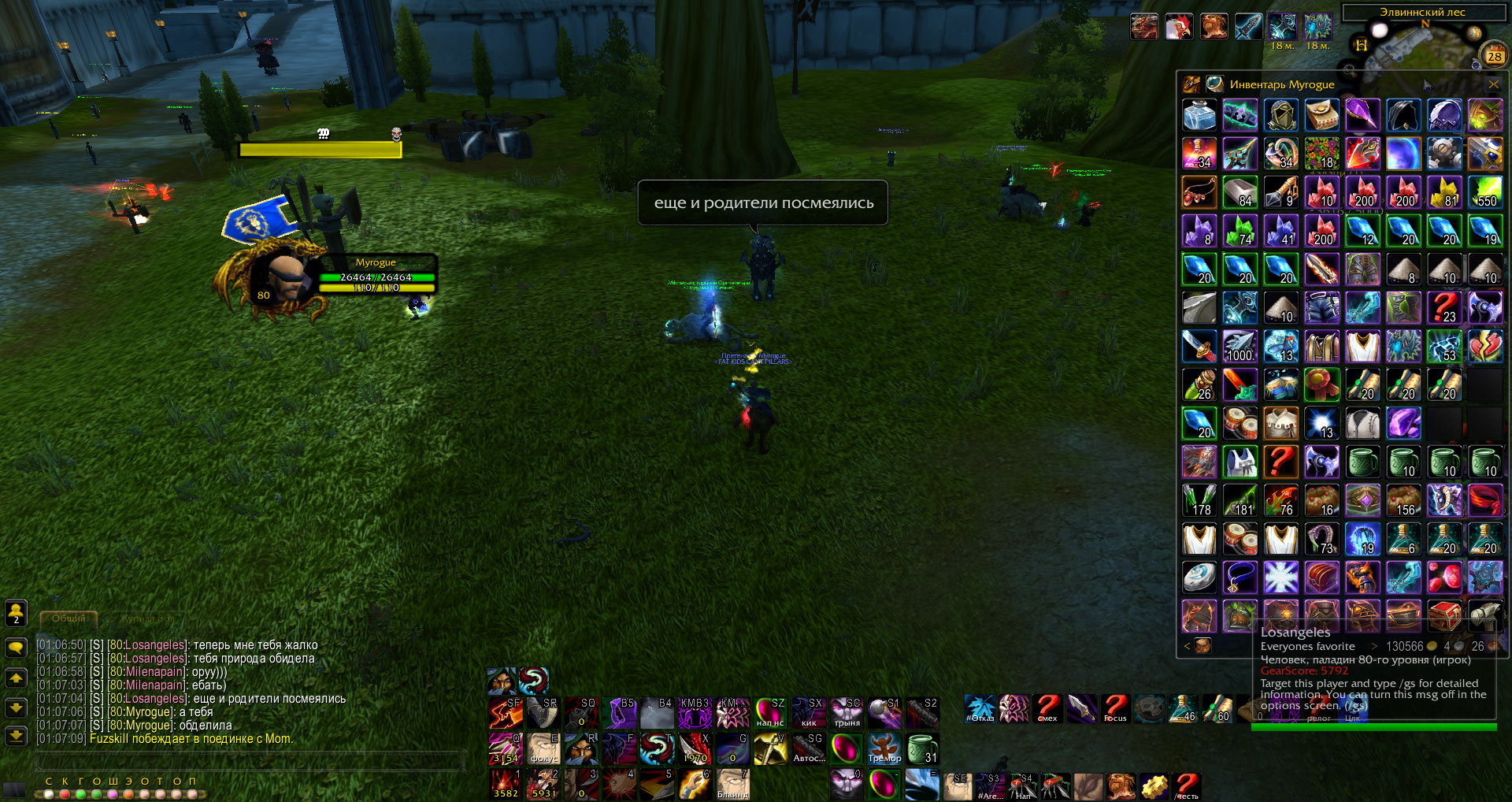Switch to the Общий chat tab

[x=69, y=619]
